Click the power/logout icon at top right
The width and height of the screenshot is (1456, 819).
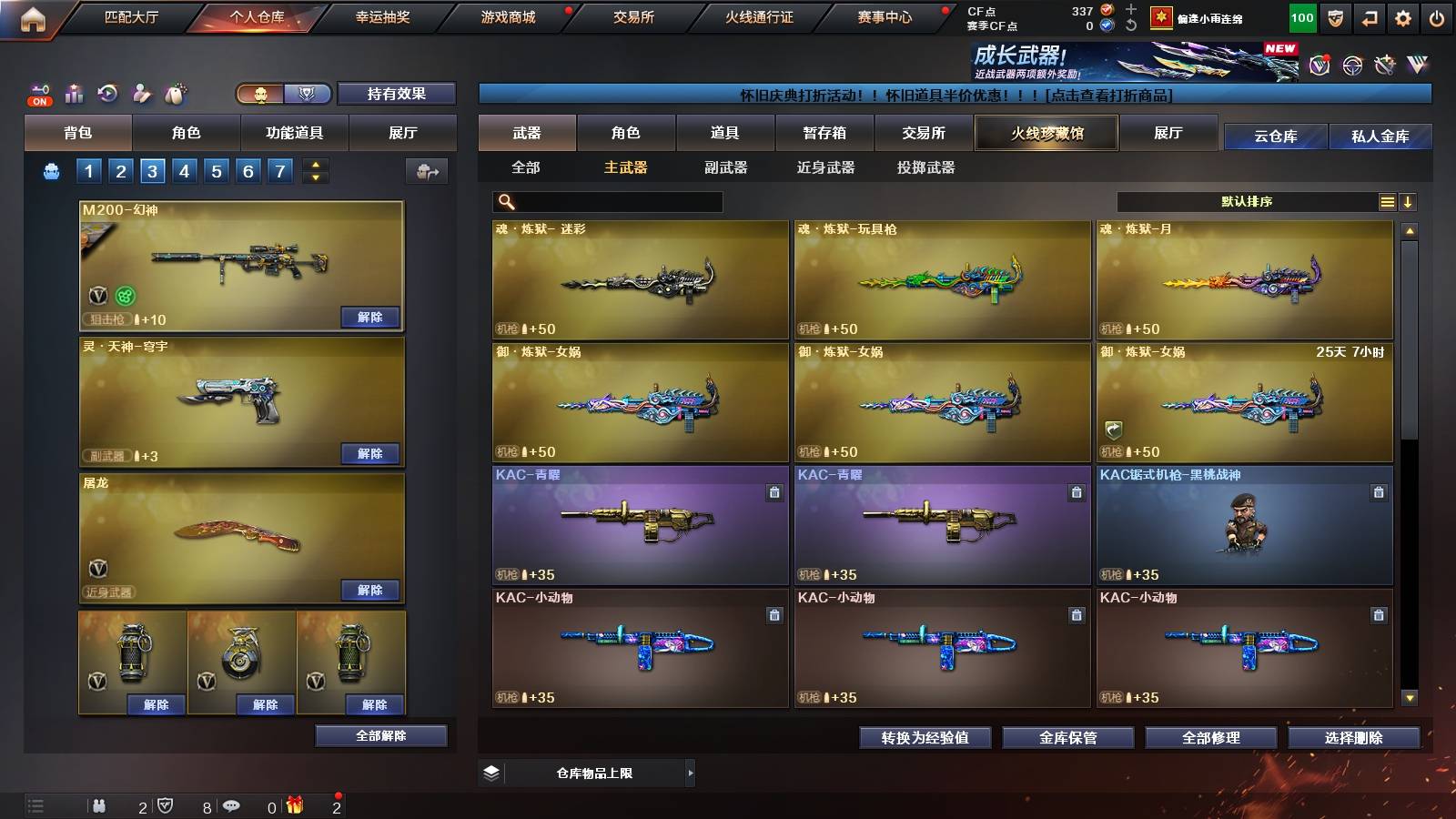point(1436,16)
